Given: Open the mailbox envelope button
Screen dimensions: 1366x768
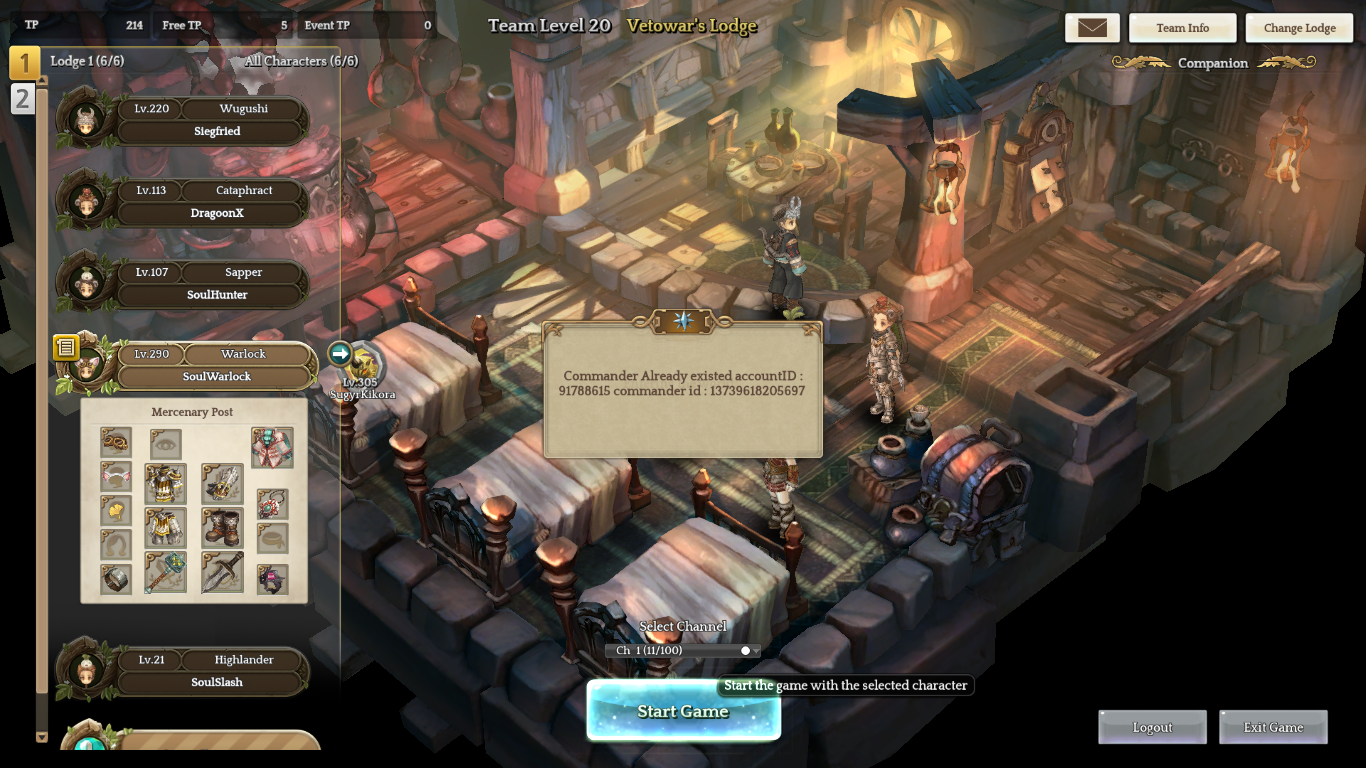Looking at the screenshot, I should (1092, 28).
